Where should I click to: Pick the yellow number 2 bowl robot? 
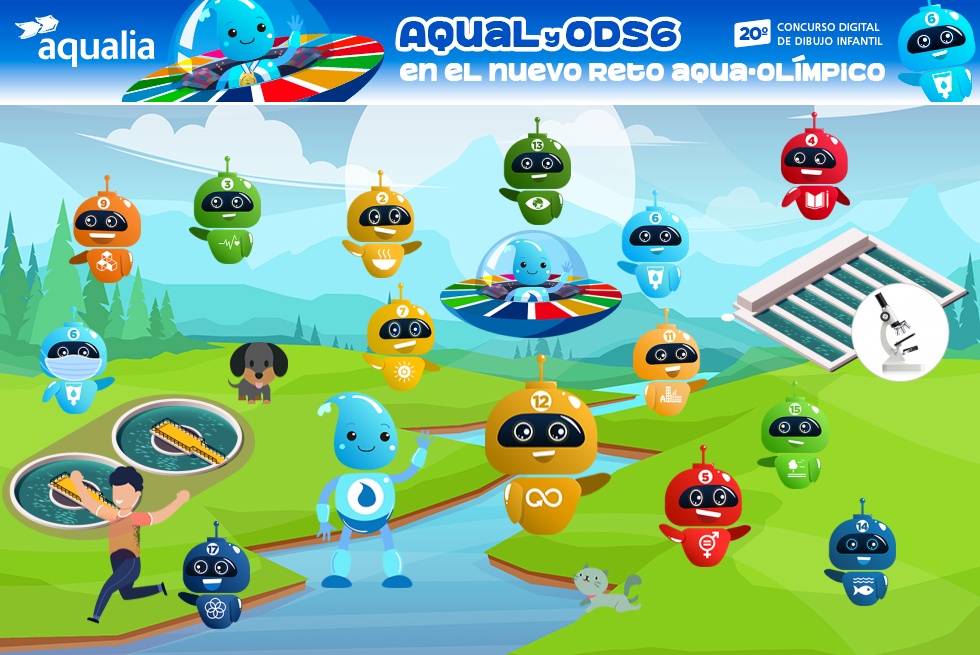tap(380, 227)
